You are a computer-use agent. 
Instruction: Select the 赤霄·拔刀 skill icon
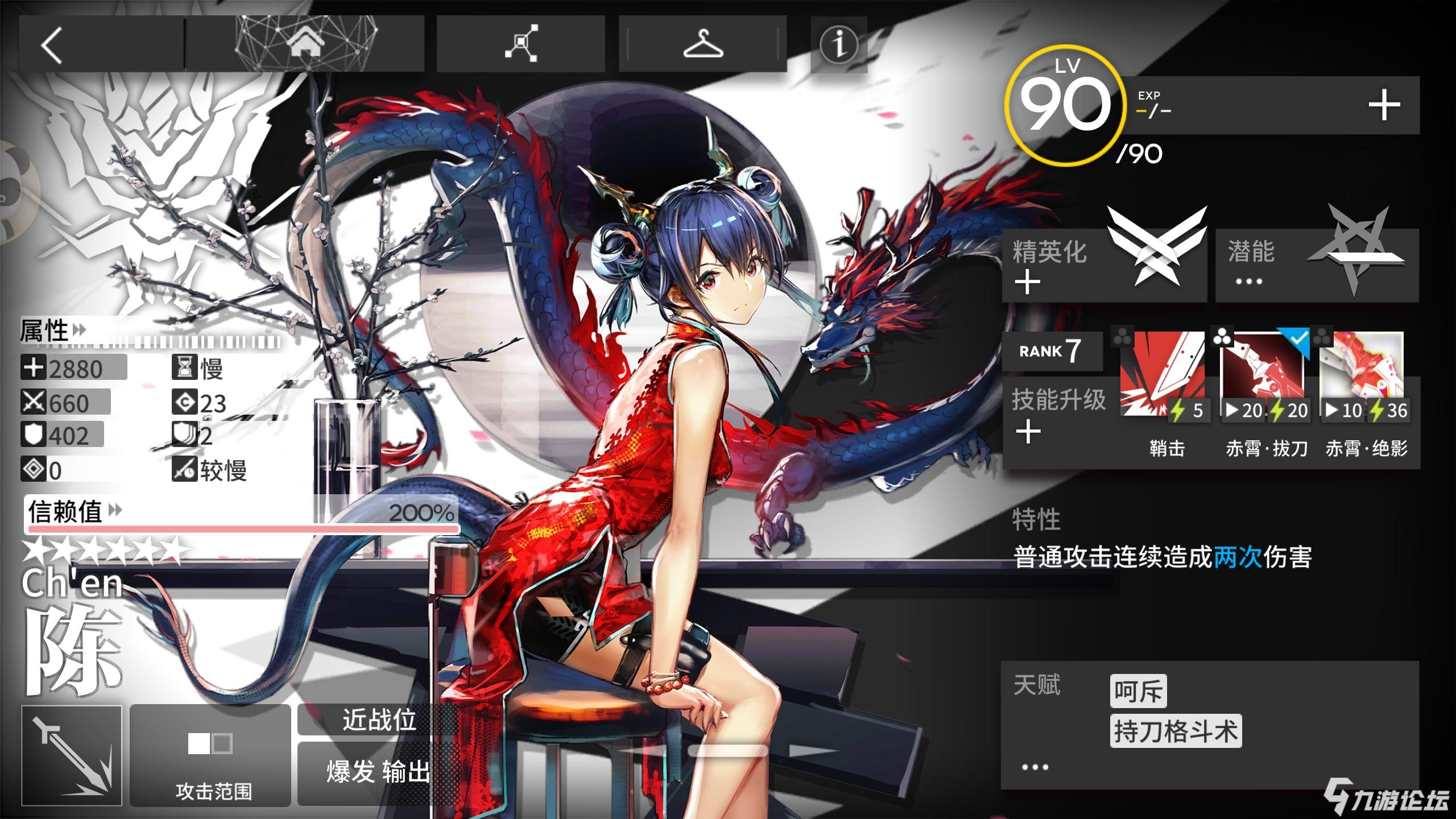(1263, 377)
